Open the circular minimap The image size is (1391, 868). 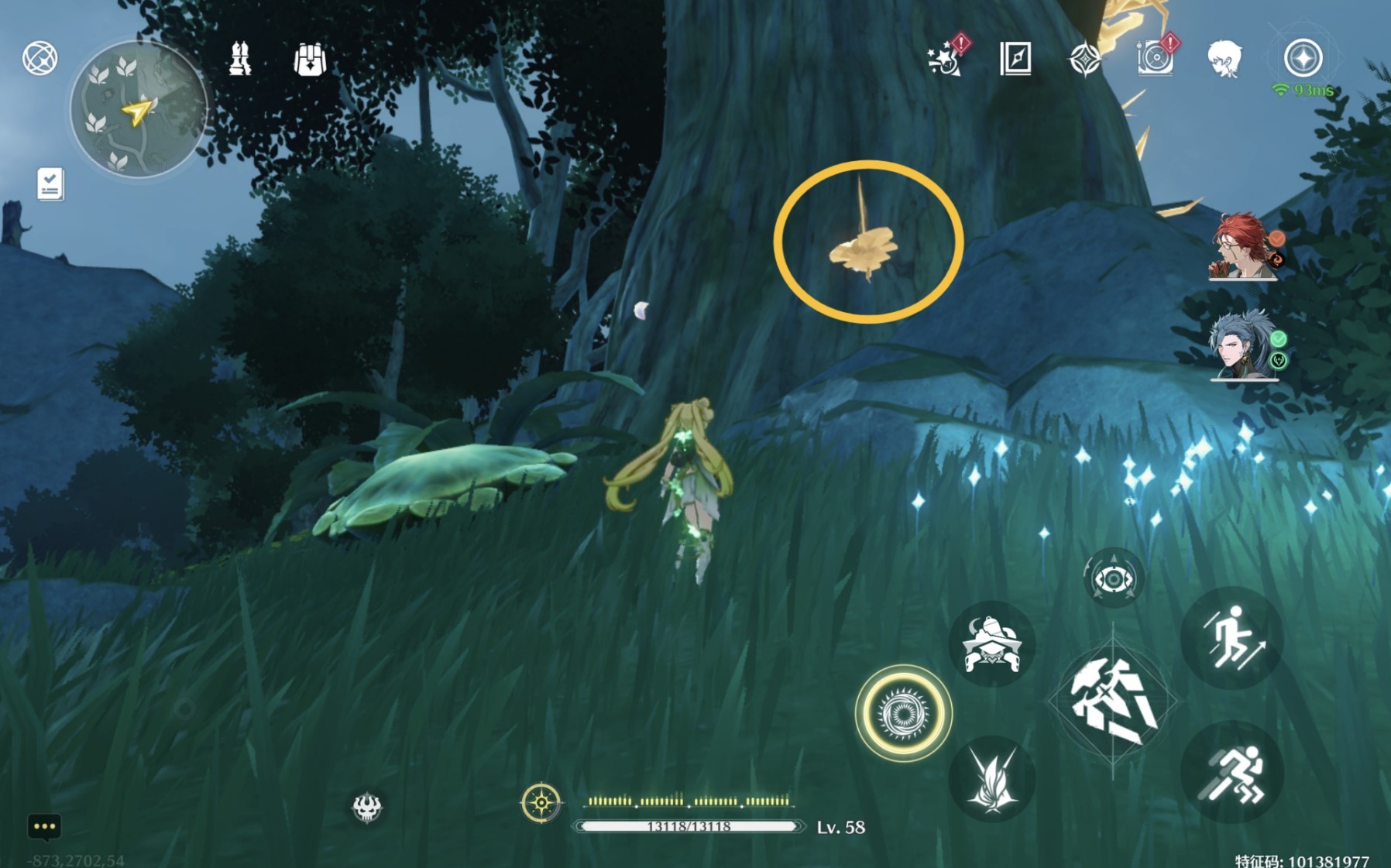[139, 109]
